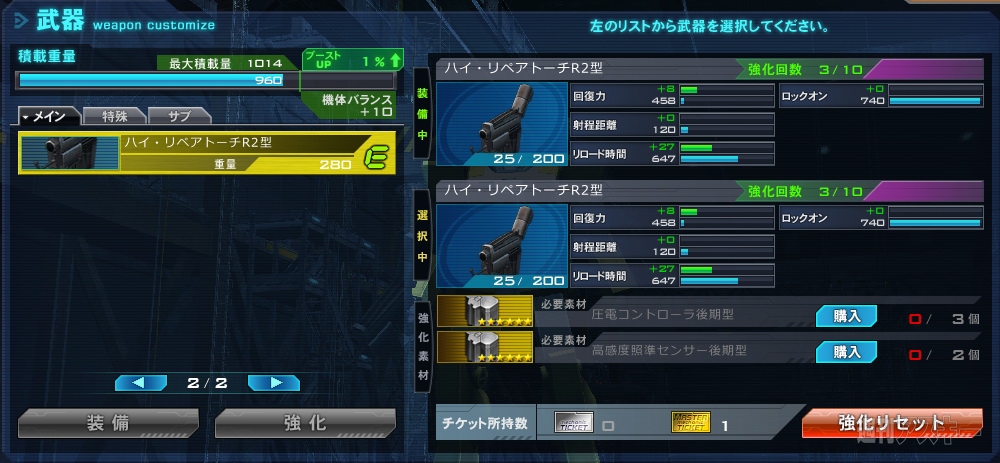Click the 強化 upgrade button
The width and height of the screenshot is (1000, 463).
tap(305, 423)
